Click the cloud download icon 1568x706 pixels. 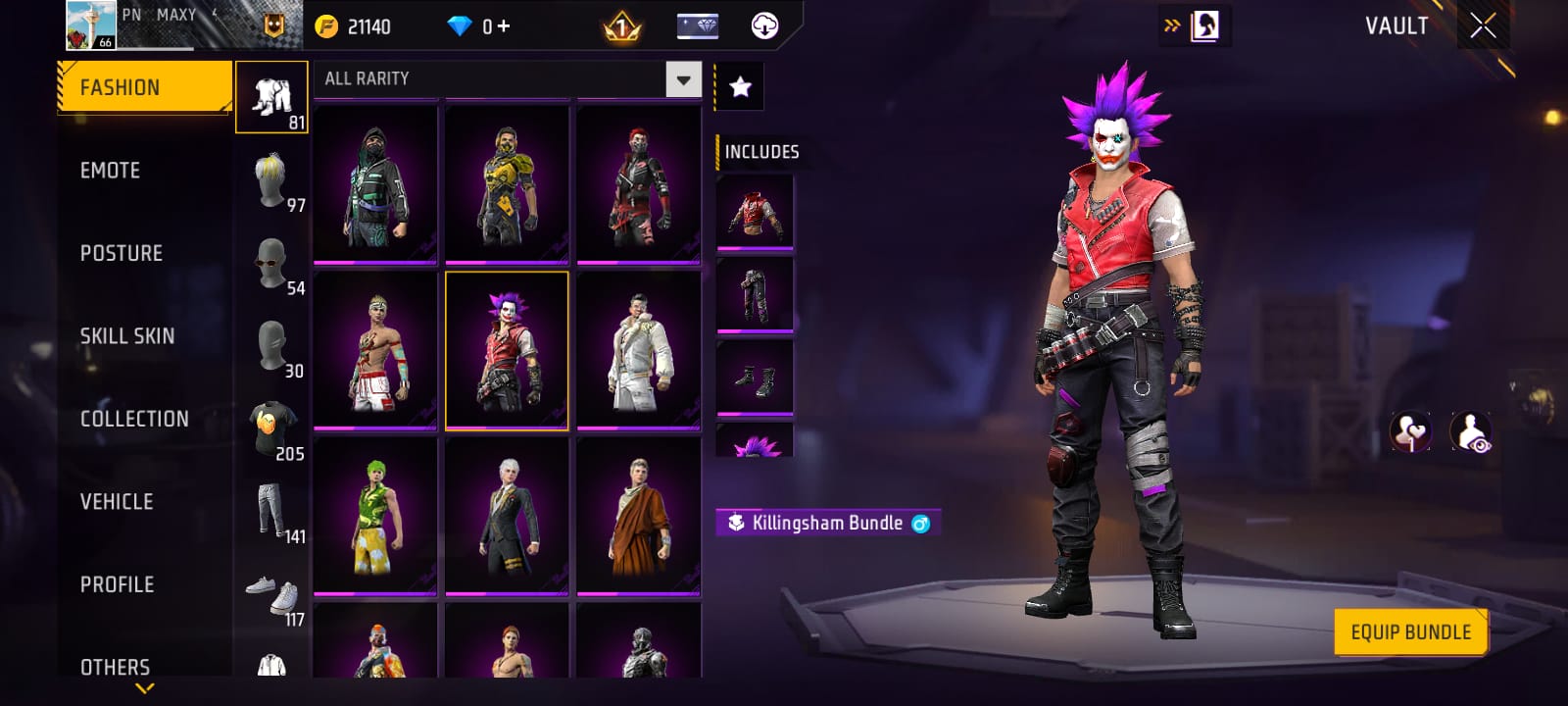(x=764, y=26)
